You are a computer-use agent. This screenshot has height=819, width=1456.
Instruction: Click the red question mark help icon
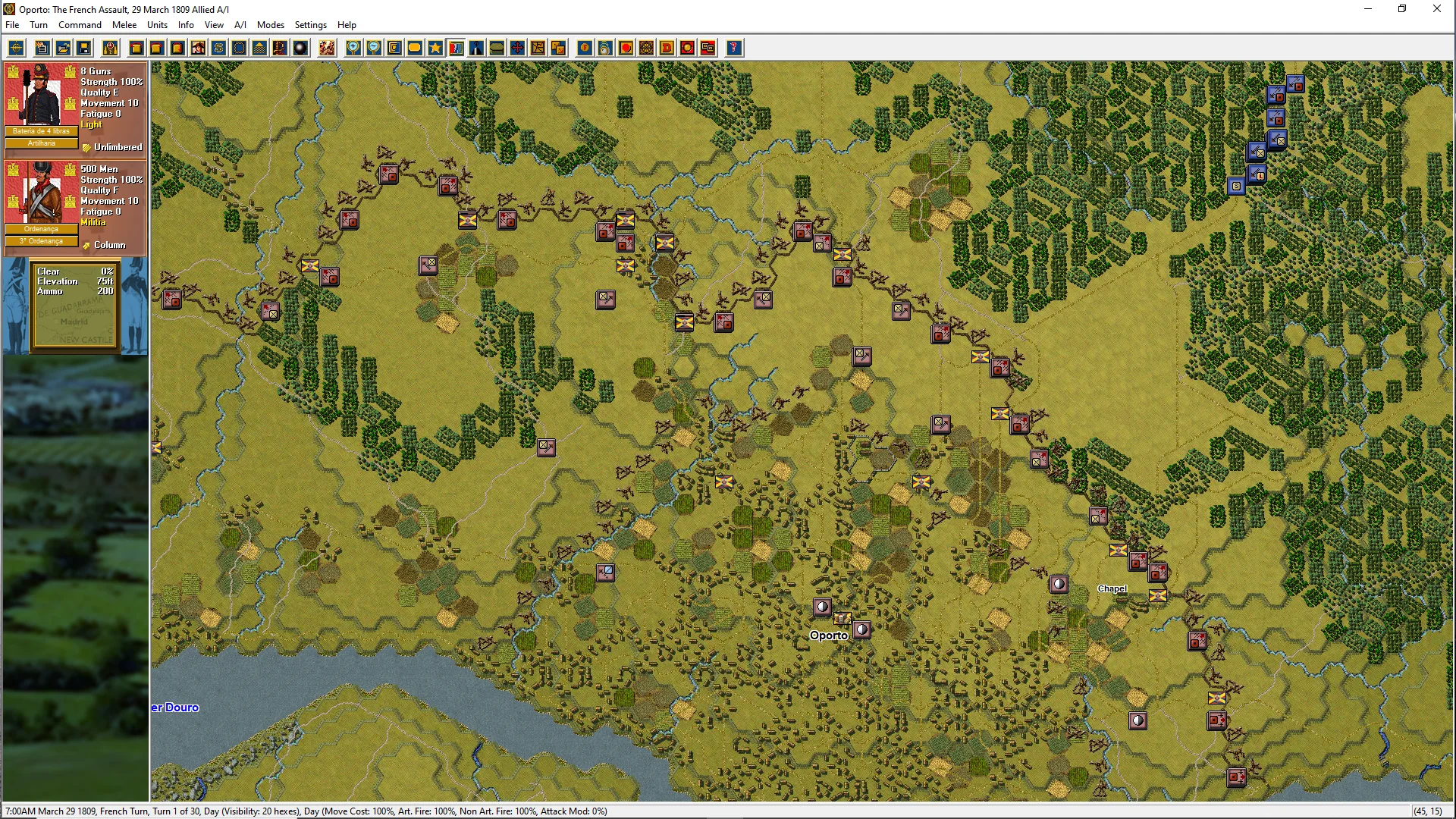pos(733,49)
